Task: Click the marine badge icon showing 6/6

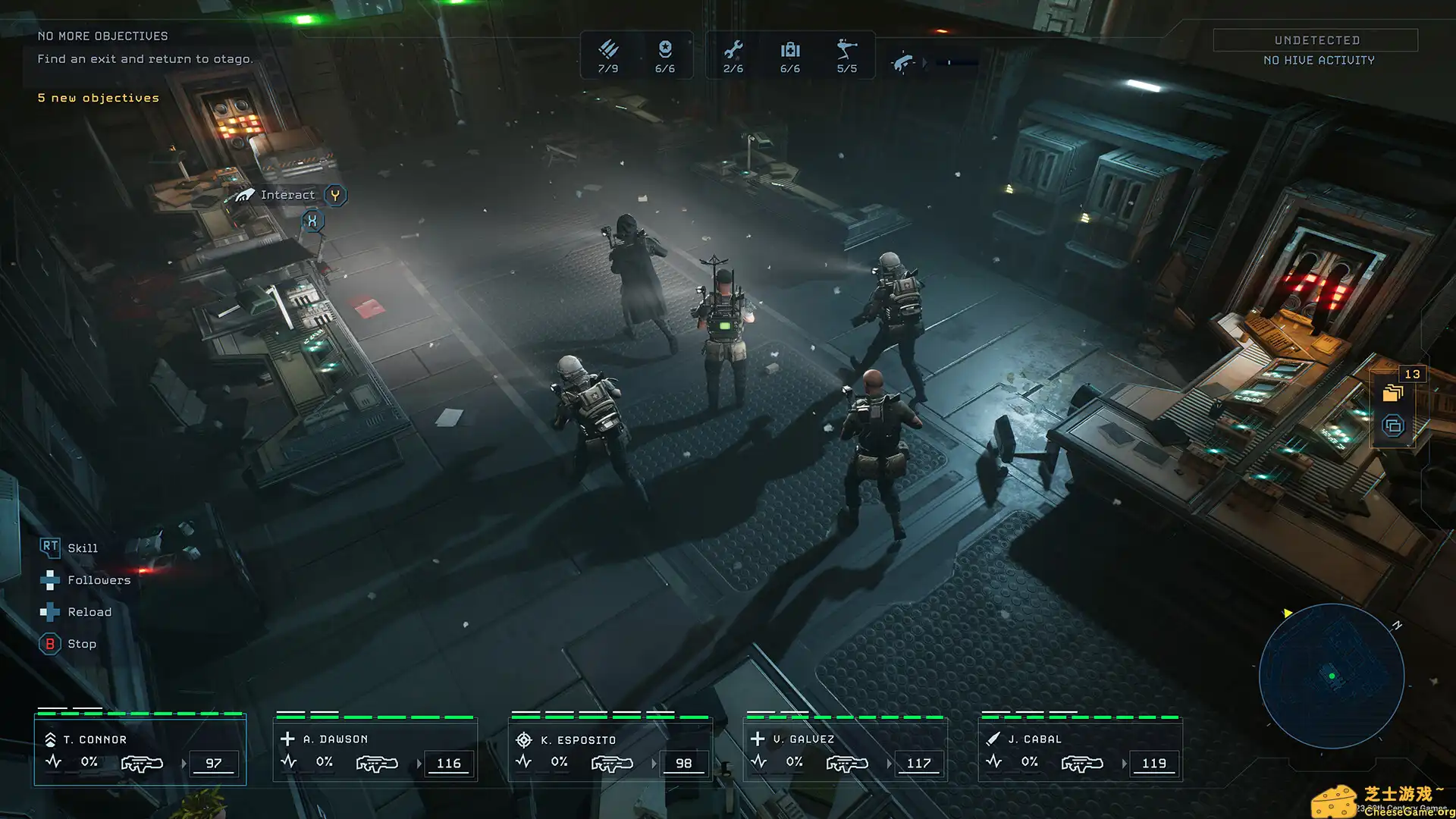Action: (665, 53)
